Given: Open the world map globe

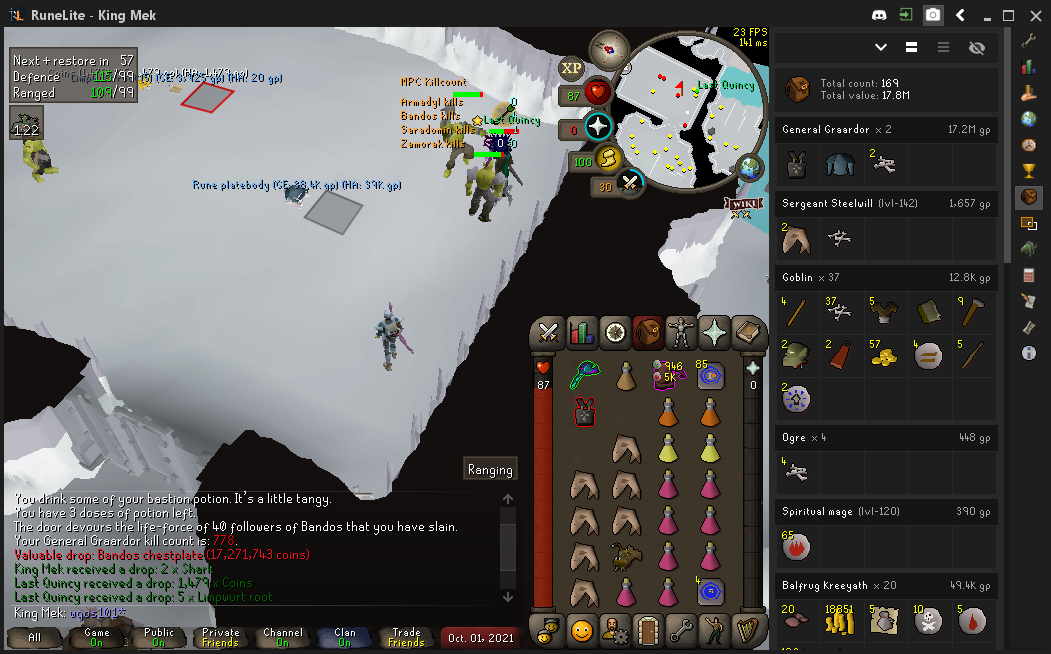Looking at the screenshot, I should tap(749, 167).
